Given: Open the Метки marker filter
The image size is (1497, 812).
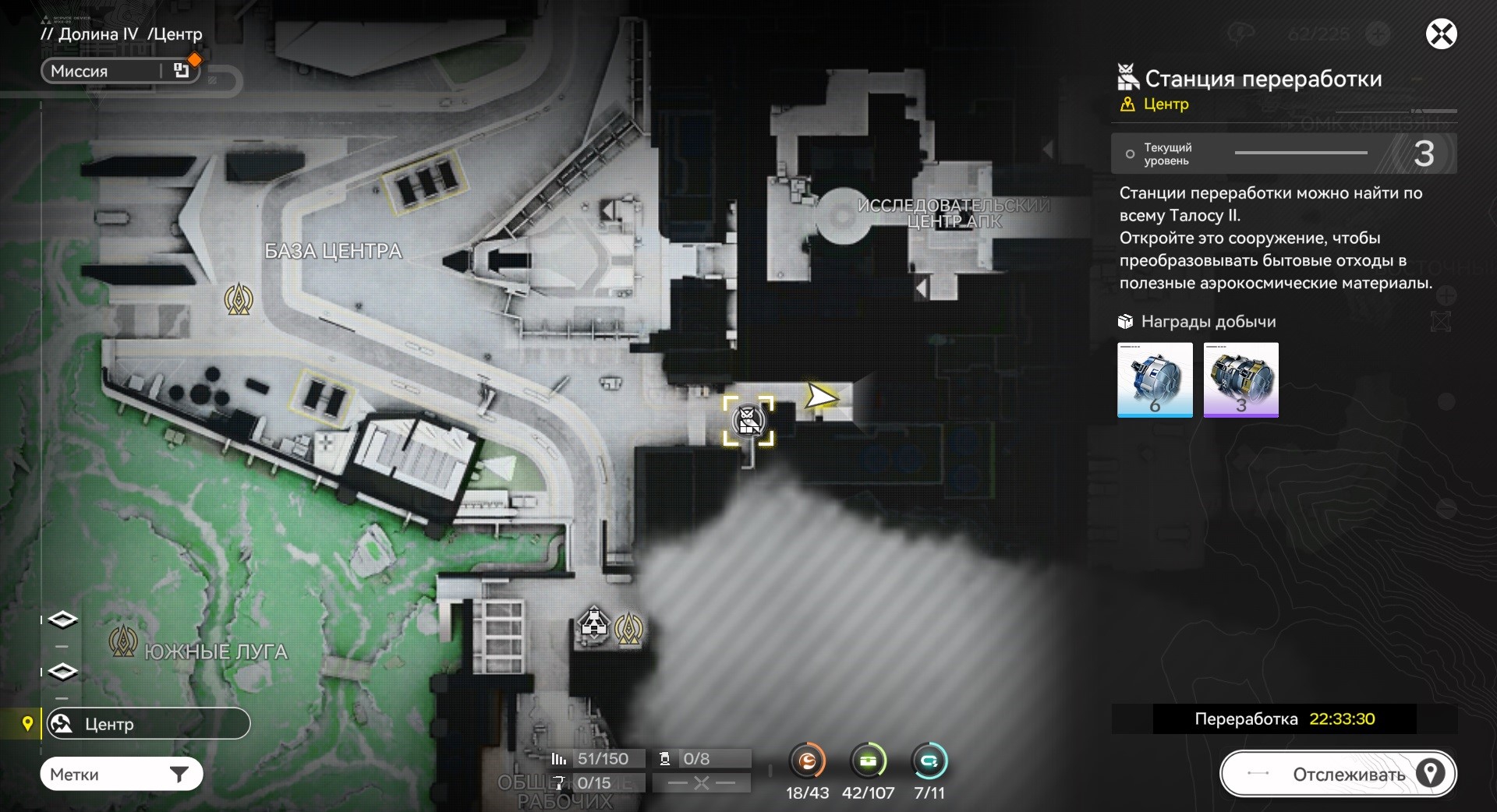Looking at the screenshot, I should click(121, 775).
